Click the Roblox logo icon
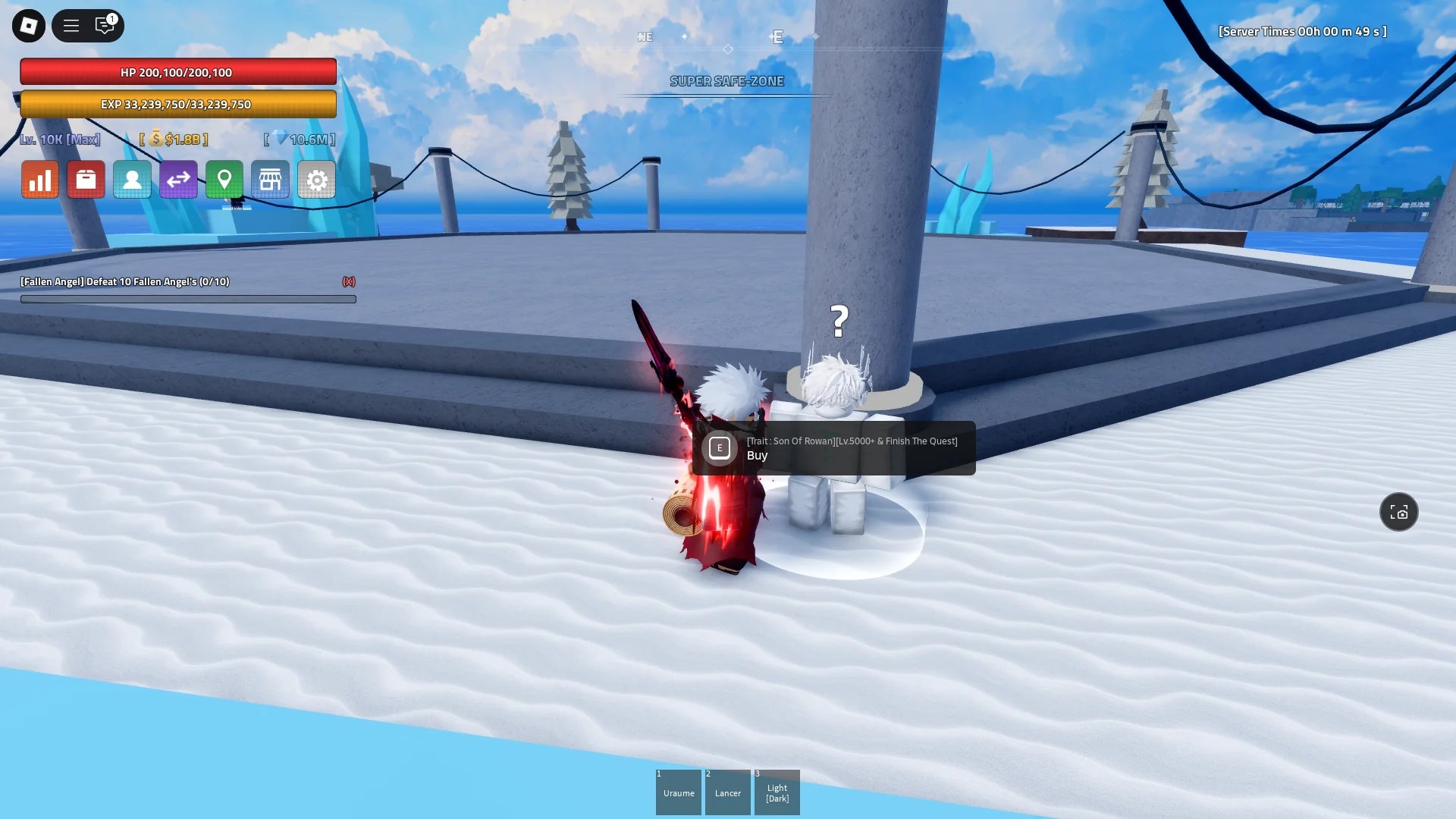Viewport: 1456px width, 819px height. point(27,25)
